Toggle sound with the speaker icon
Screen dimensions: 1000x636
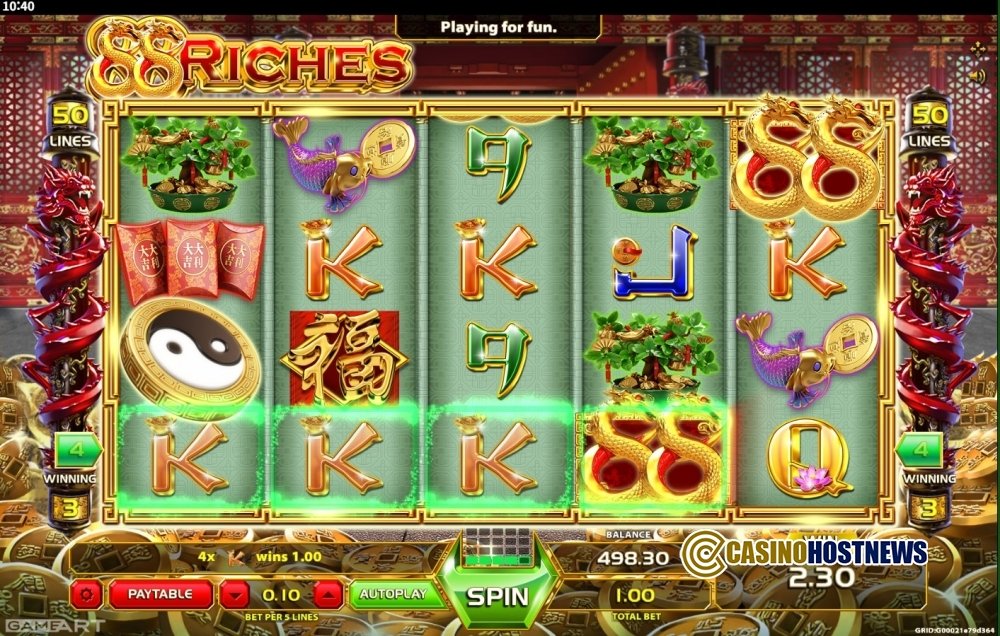976,76
